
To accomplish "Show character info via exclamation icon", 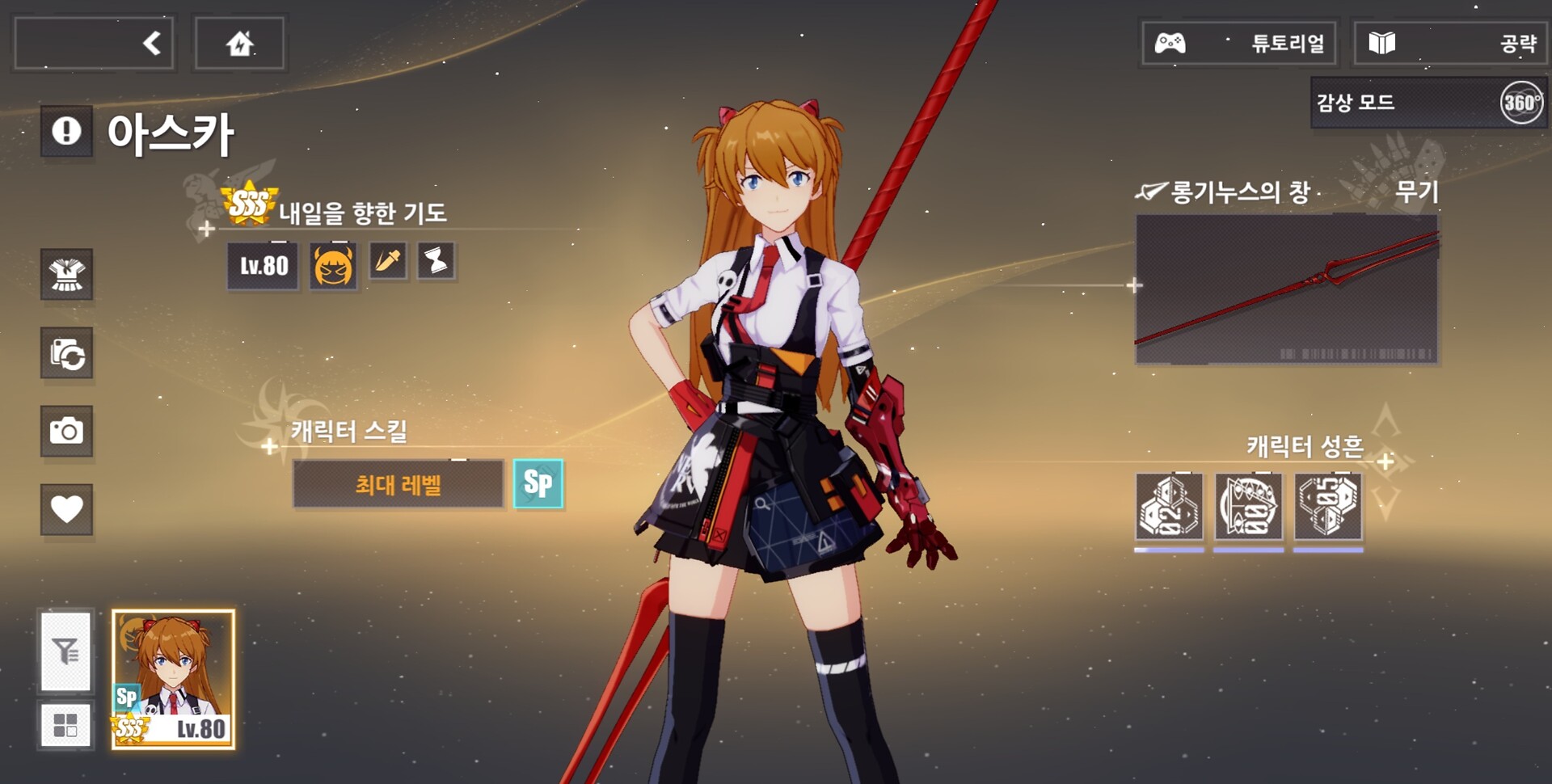I will point(66,131).
